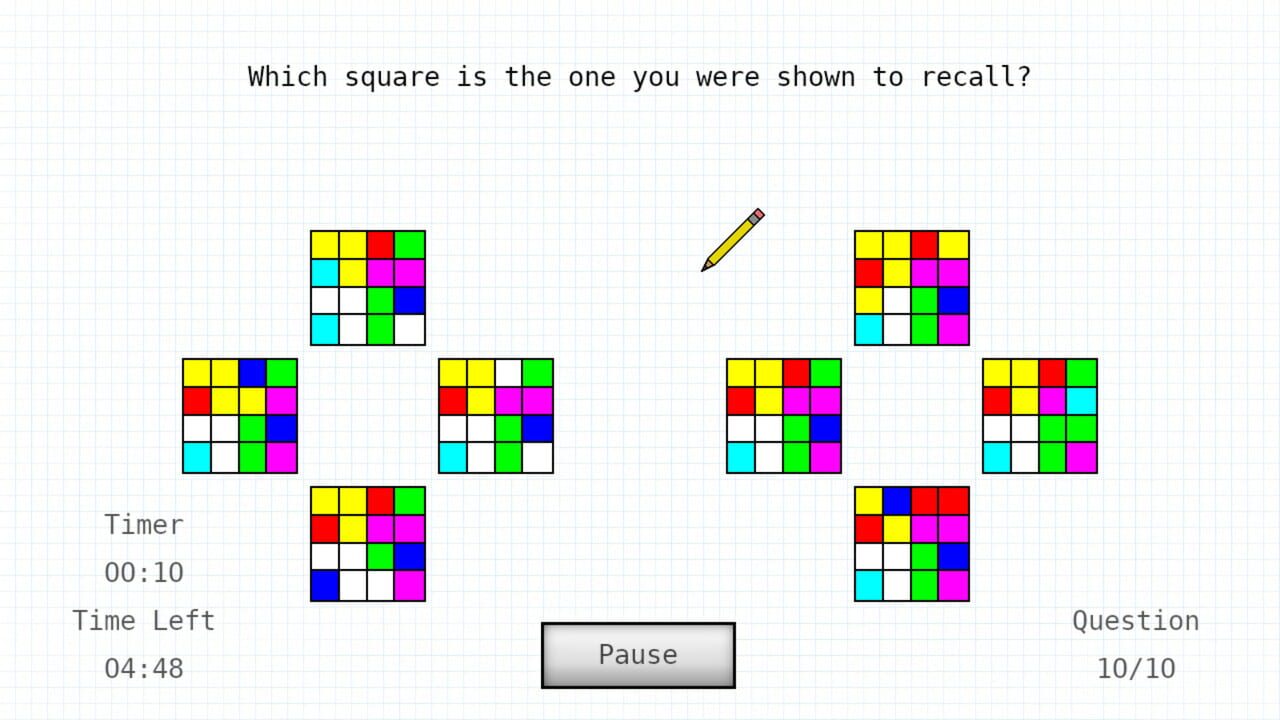The image size is (1280, 720).
Task: Select the grid with a white top-row cell
Action: coord(496,415)
